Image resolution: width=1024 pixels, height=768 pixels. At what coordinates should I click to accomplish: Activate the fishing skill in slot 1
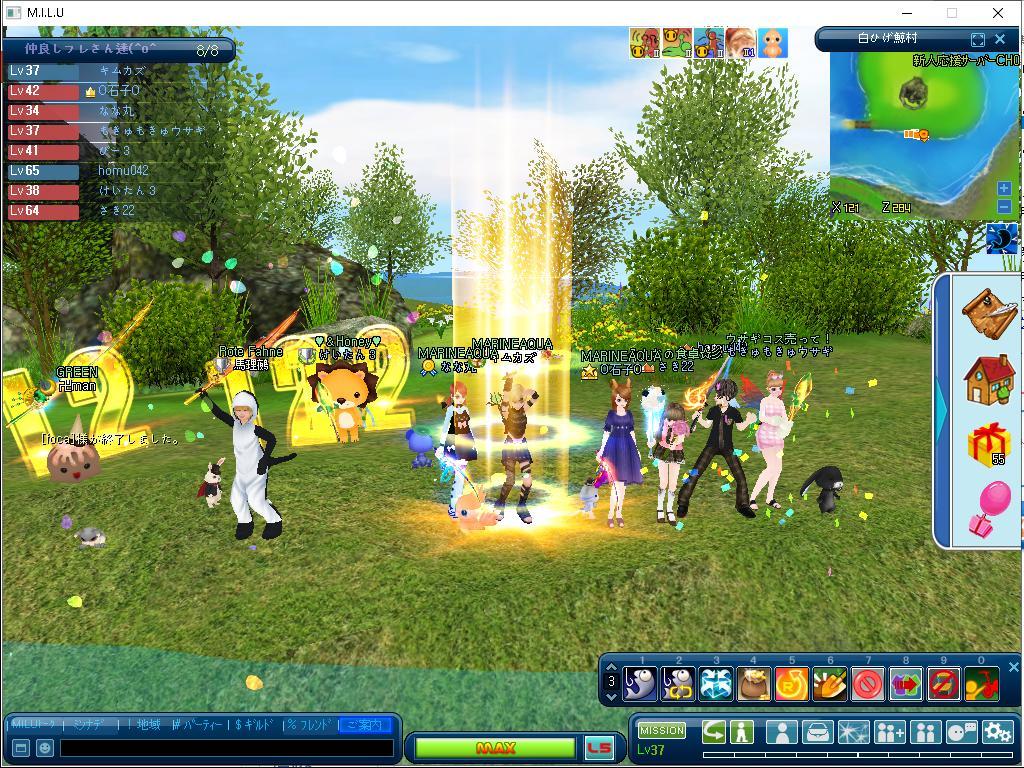click(640, 684)
